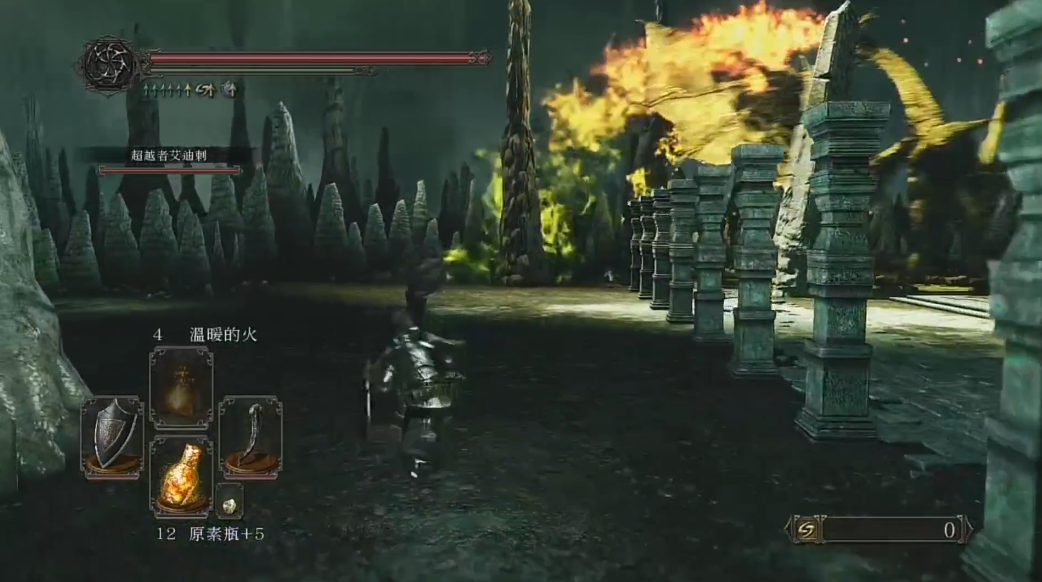Select the small next-item slot beside the flask
Screen dimensions: 1042x582
[229, 500]
